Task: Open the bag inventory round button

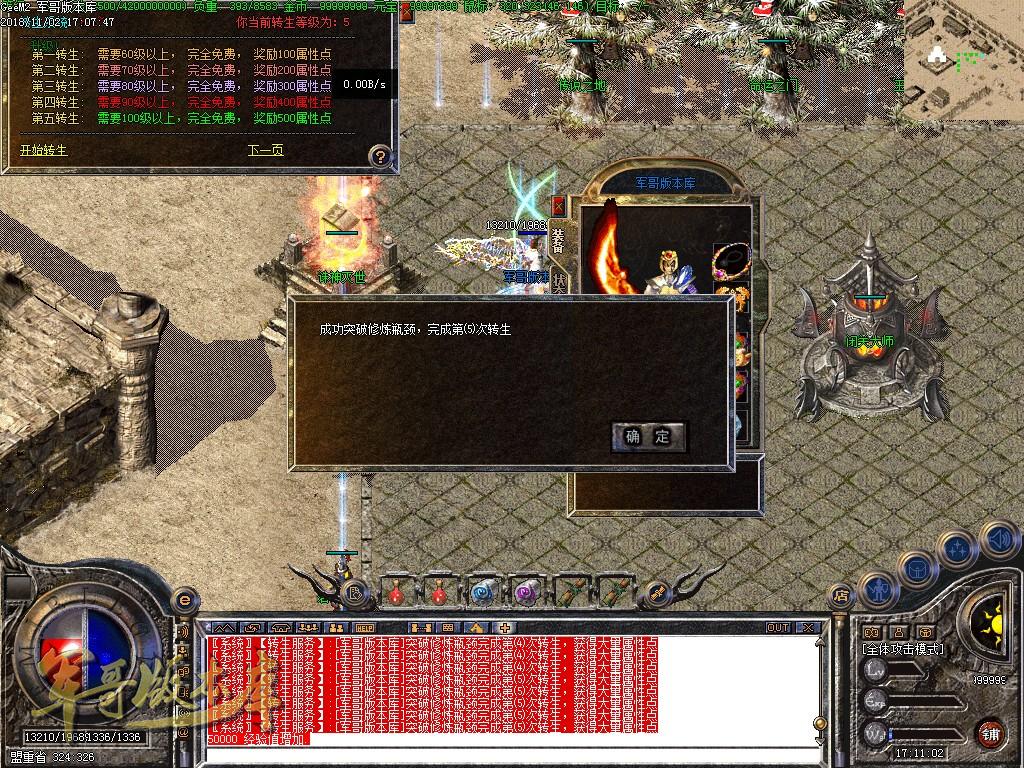Action: tap(917, 567)
